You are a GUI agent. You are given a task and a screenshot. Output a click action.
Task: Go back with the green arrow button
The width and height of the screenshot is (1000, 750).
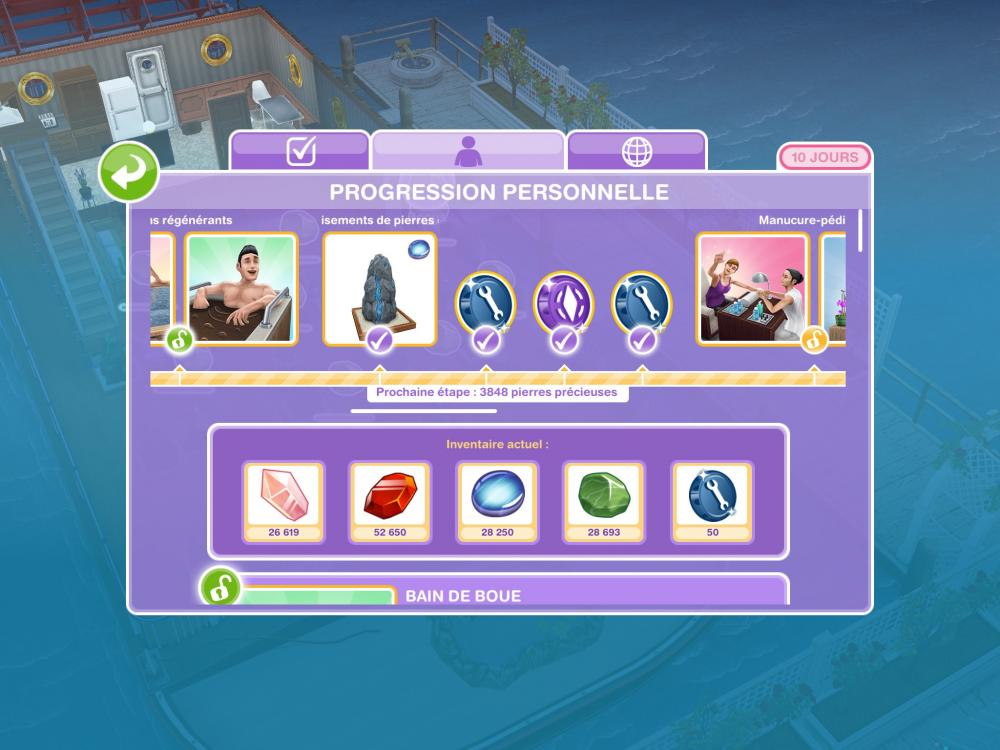pos(128,172)
